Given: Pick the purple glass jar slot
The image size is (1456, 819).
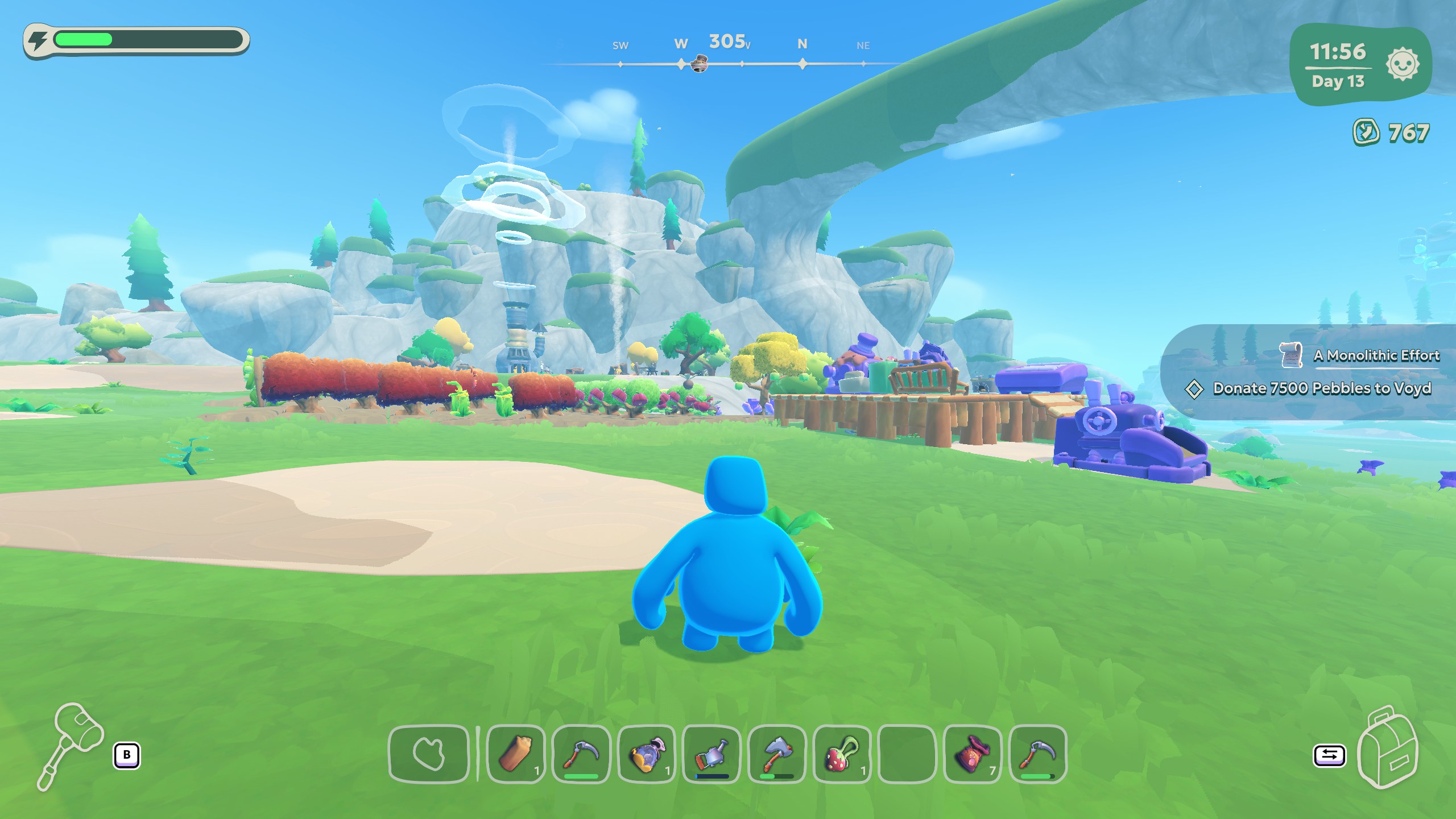Looking at the screenshot, I should [647, 754].
